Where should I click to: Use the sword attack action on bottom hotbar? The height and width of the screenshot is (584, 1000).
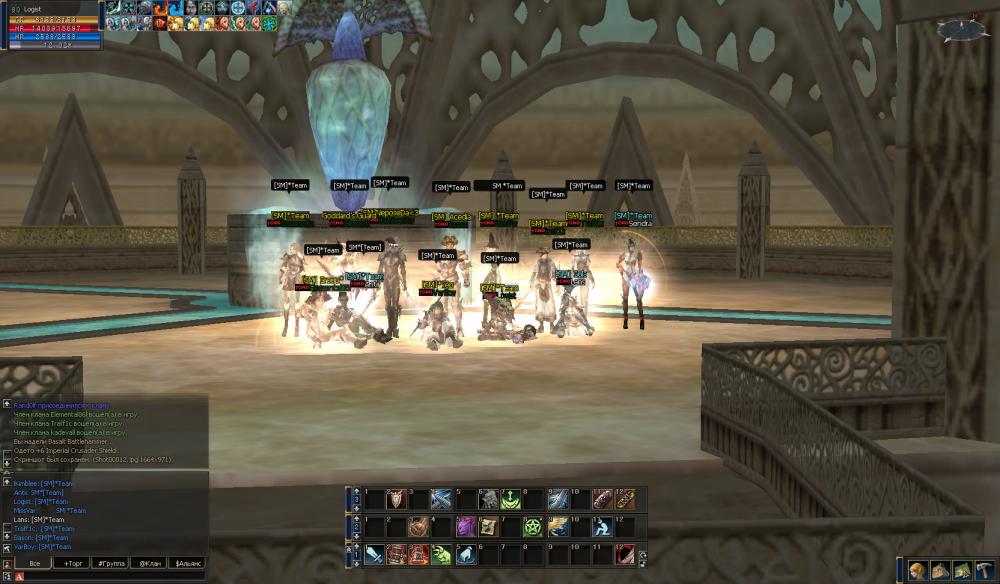coord(373,554)
